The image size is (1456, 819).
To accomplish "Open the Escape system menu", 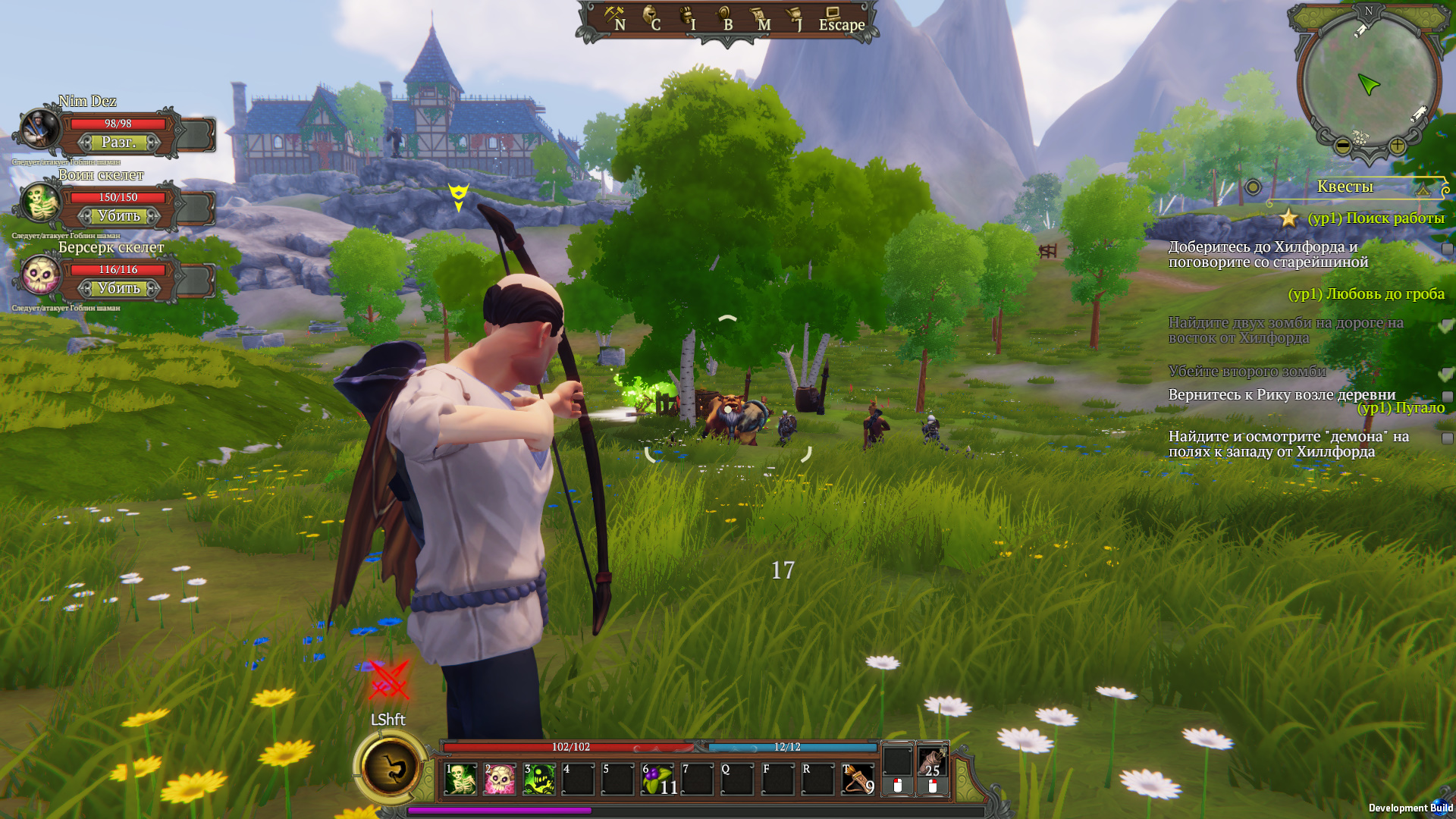I will (x=840, y=20).
